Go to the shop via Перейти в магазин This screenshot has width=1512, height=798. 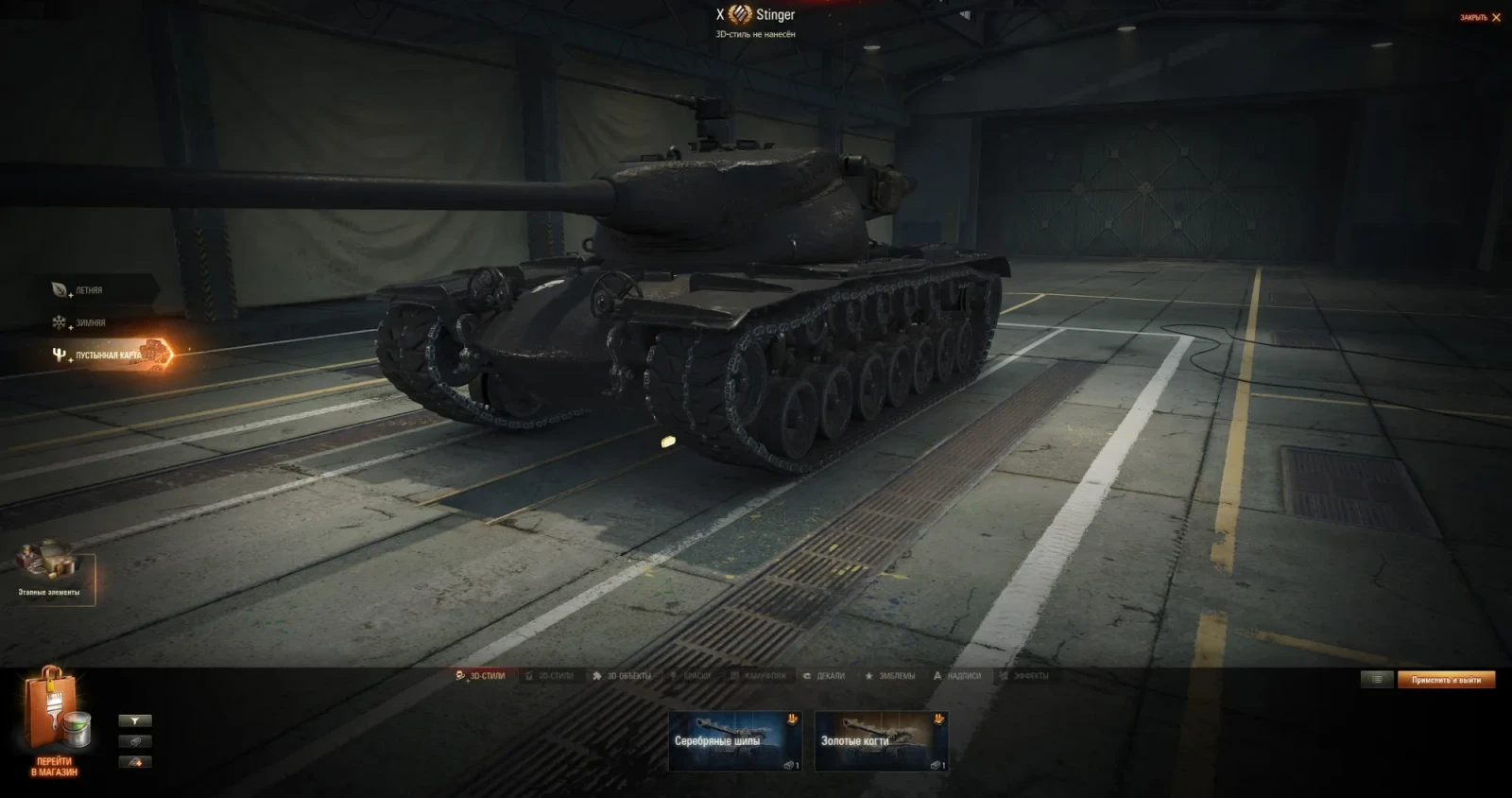[54, 724]
